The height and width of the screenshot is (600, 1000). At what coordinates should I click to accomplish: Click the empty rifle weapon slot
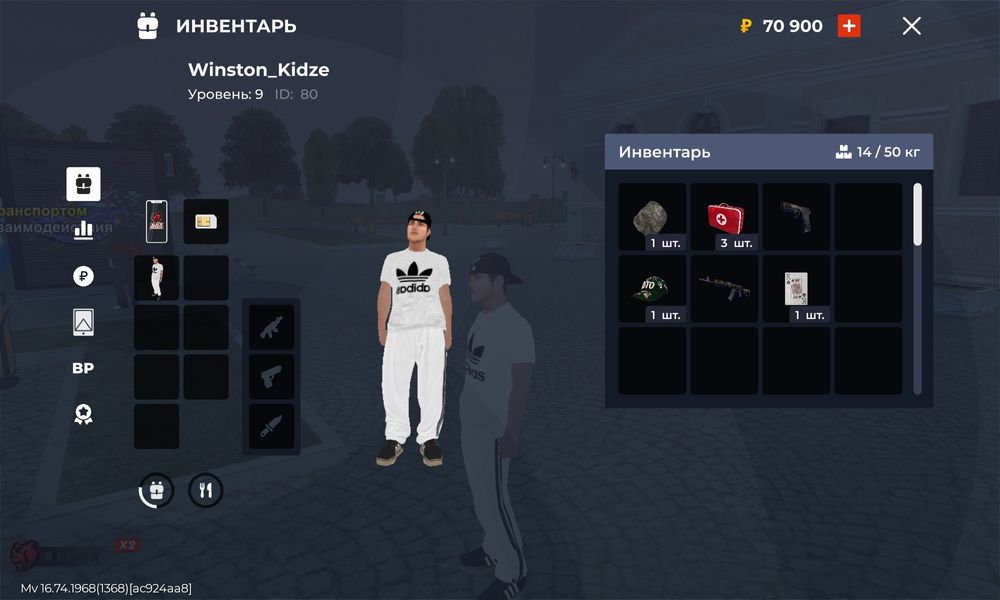(271, 327)
